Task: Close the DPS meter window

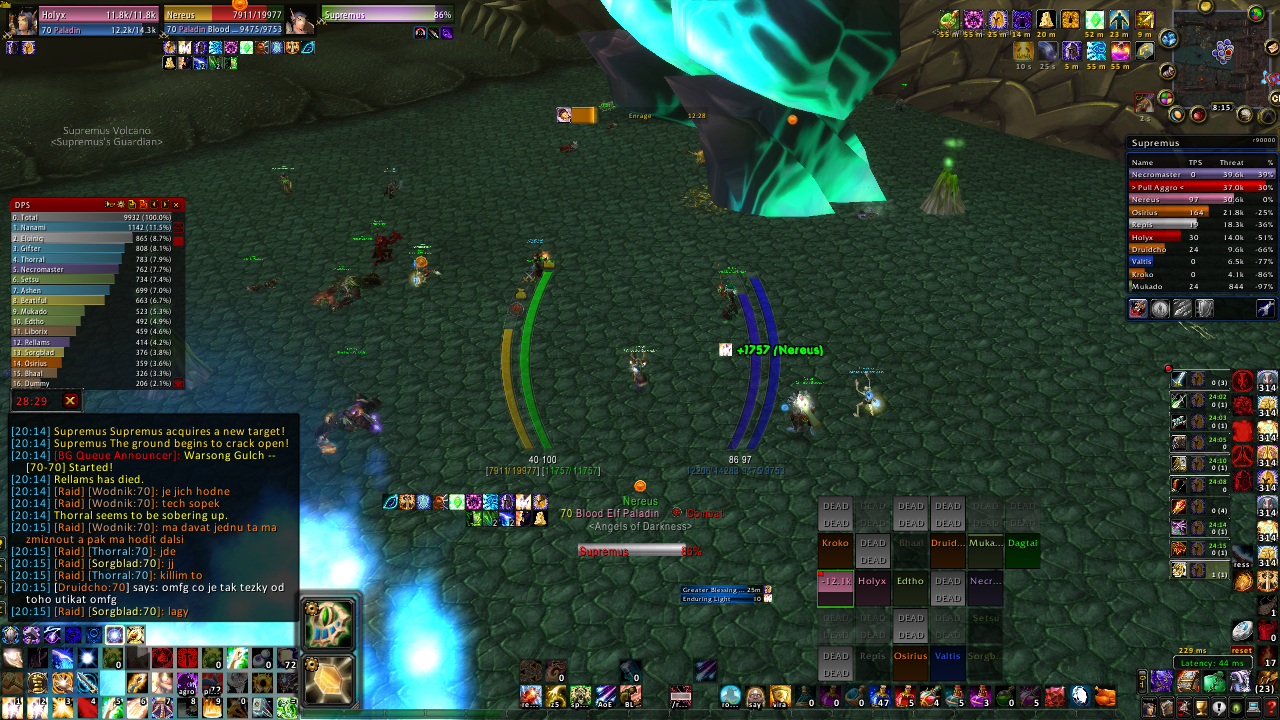Action: pyautogui.click(x=177, y=205)
